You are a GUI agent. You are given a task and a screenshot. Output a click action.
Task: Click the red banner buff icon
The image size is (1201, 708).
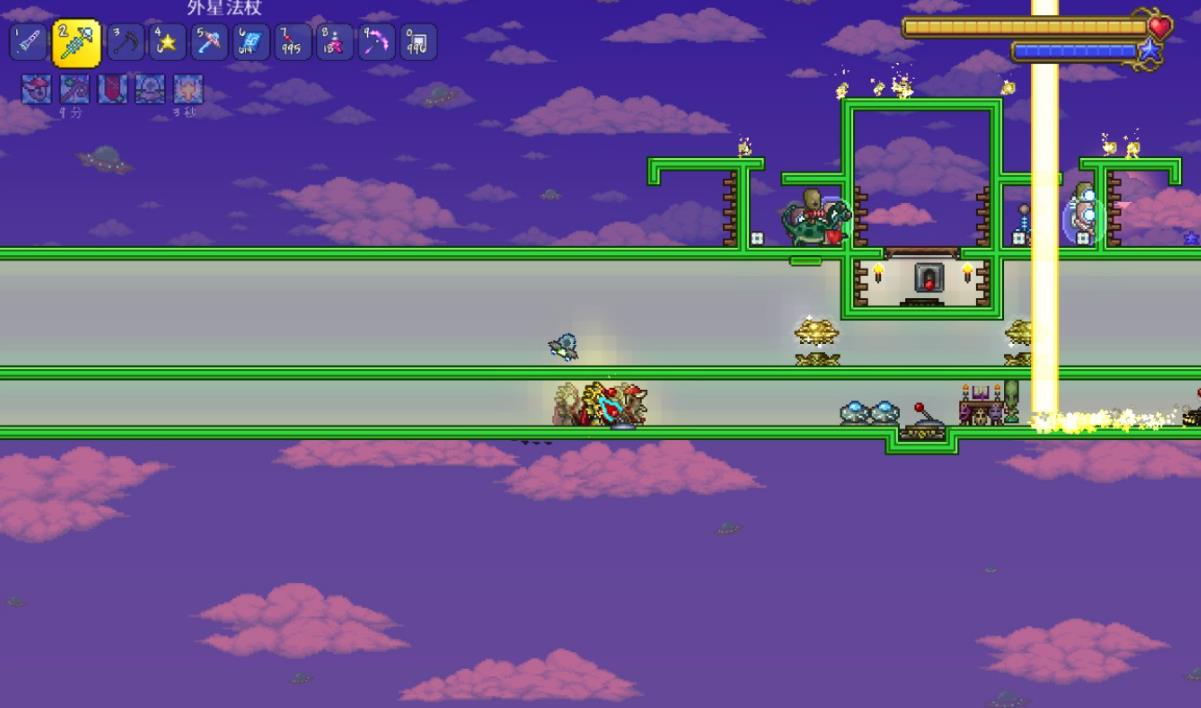(112, 89)
